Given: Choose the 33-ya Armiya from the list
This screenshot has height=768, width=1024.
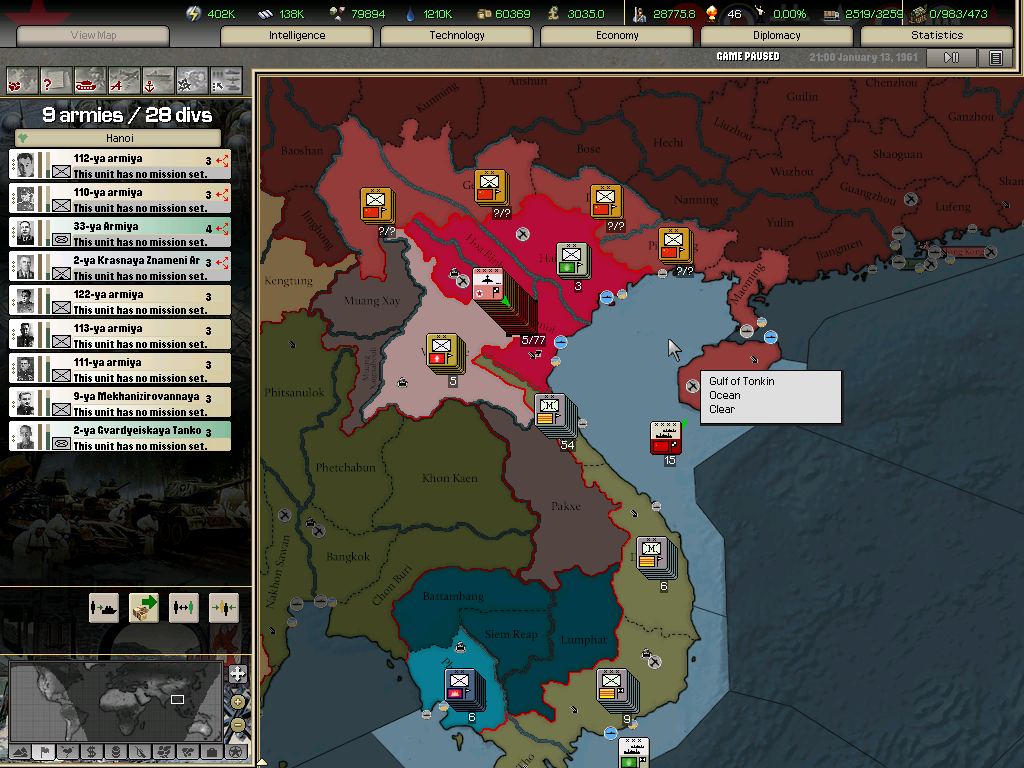Looking at the screenshot, I should click(x=120, y=233).
